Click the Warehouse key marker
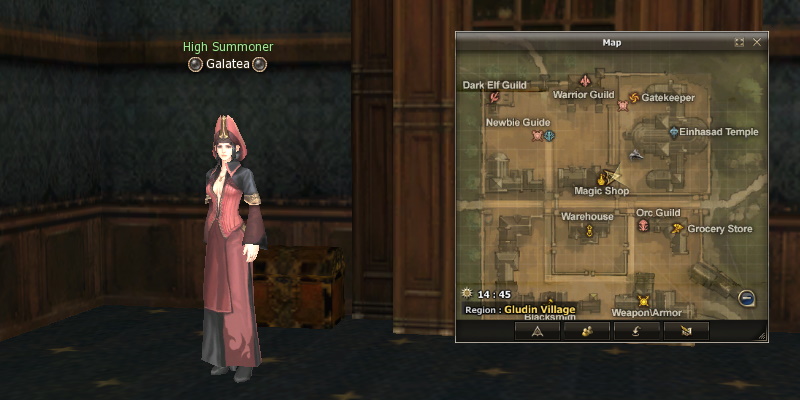 click(590, 231)
